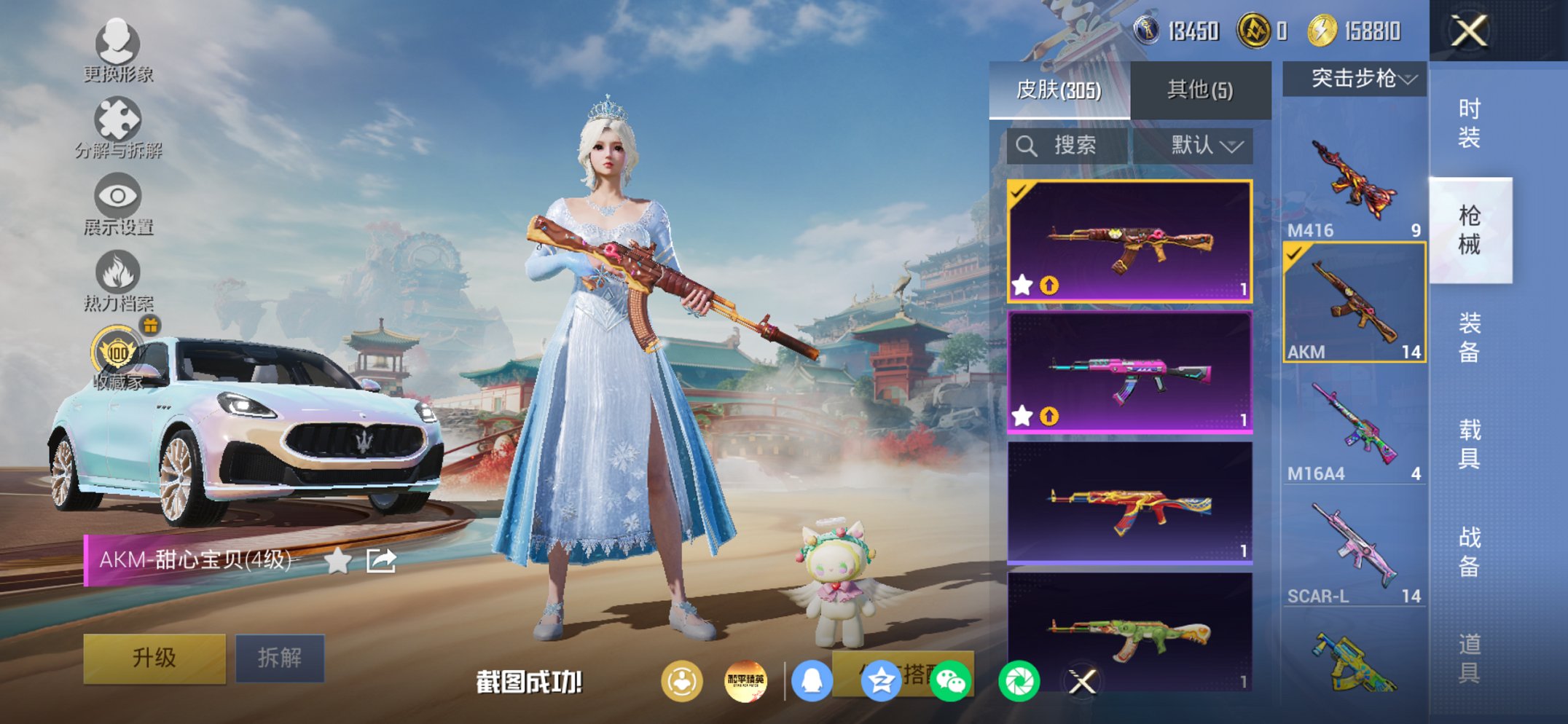Click the 升级 upgrade button
1568x724 pixels.
click(x=154, y=656)
